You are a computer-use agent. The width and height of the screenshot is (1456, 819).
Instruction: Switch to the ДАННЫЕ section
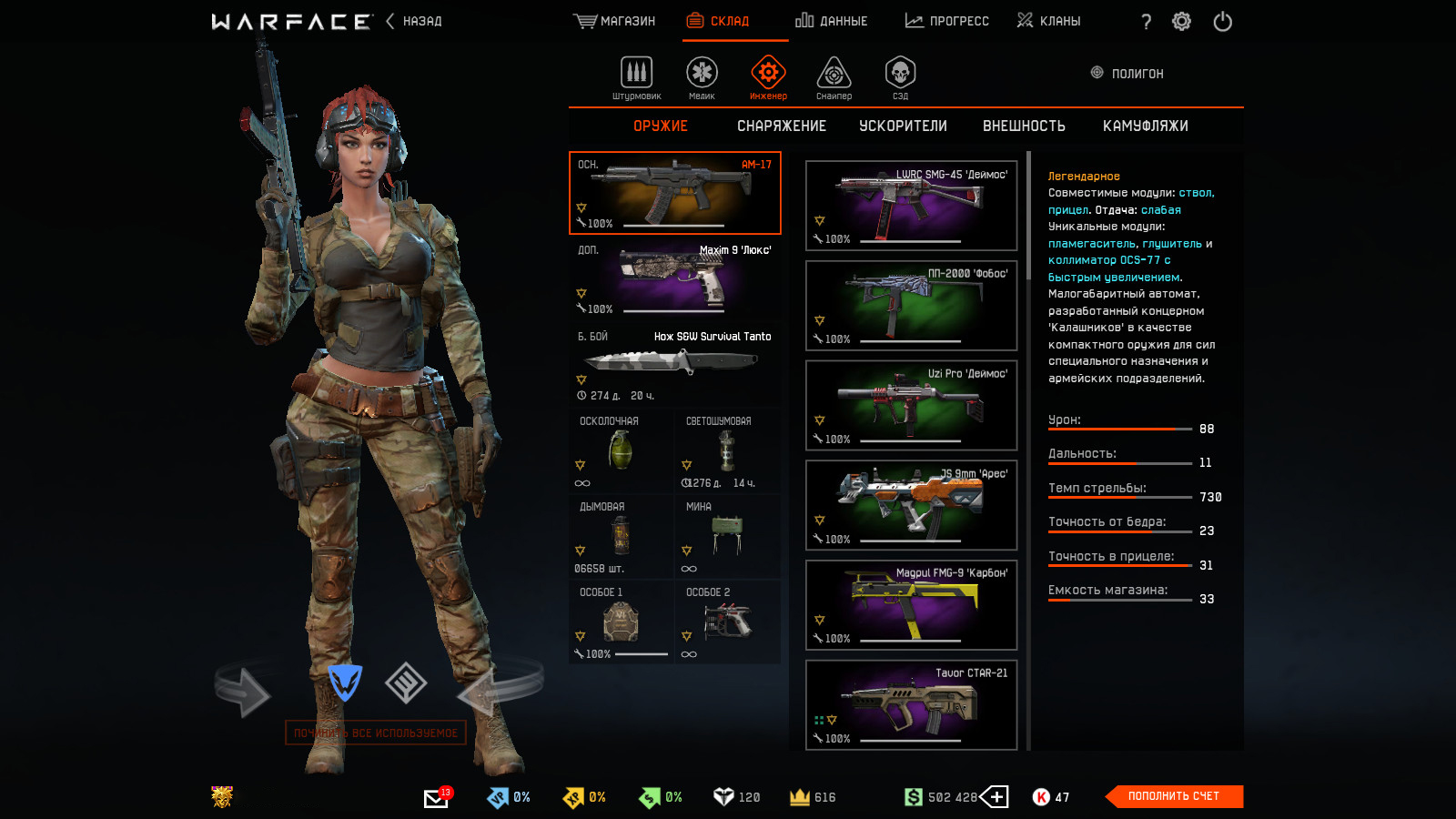(x=832, y=21)
